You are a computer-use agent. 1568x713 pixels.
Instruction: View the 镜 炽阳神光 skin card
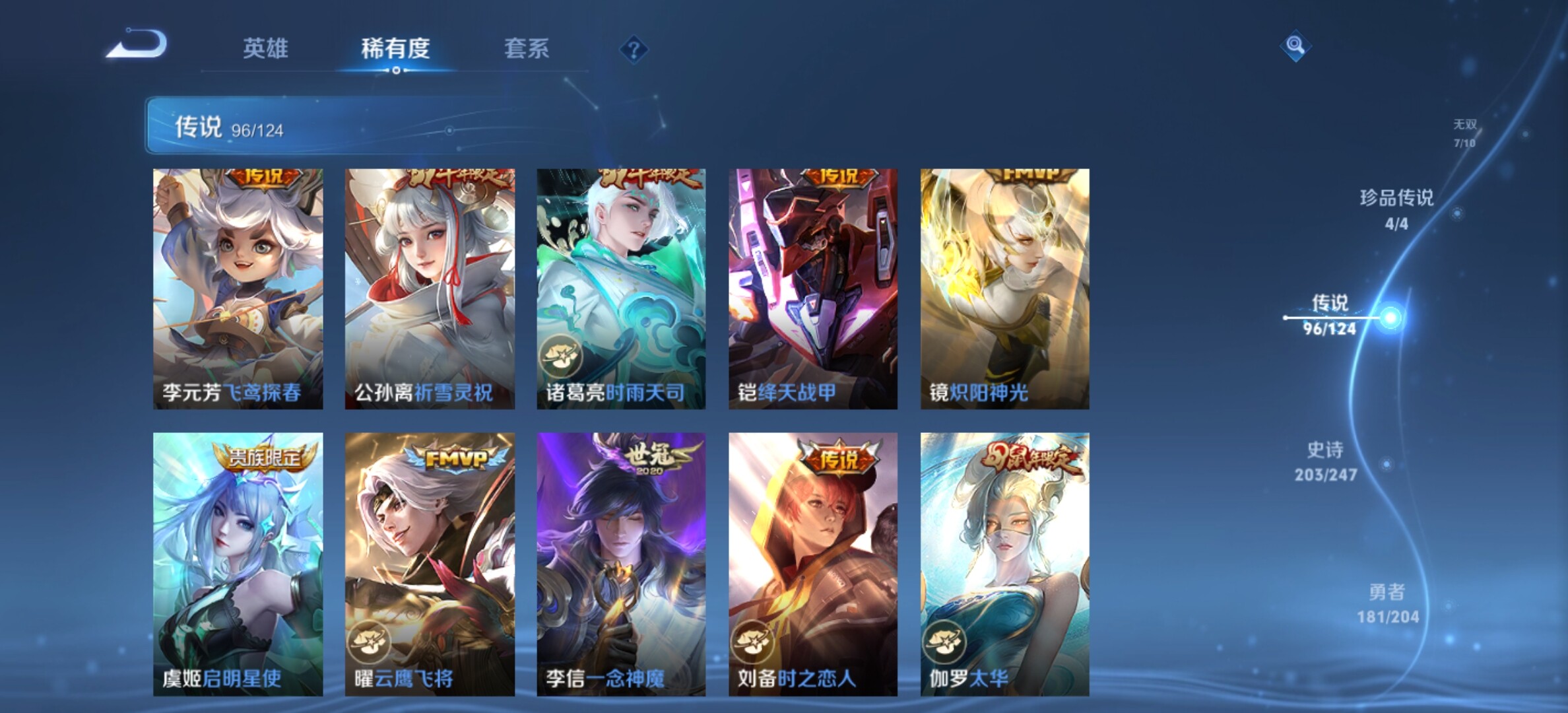point(1004,289)
